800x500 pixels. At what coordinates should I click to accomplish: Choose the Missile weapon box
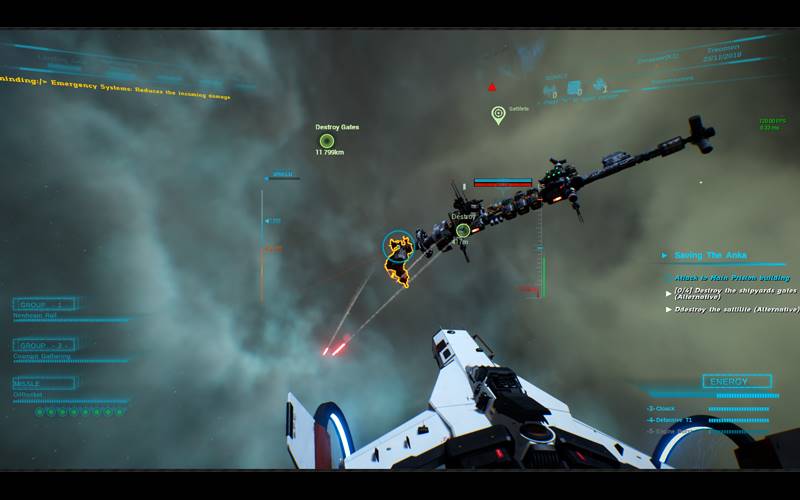click(x=44, y=383)
